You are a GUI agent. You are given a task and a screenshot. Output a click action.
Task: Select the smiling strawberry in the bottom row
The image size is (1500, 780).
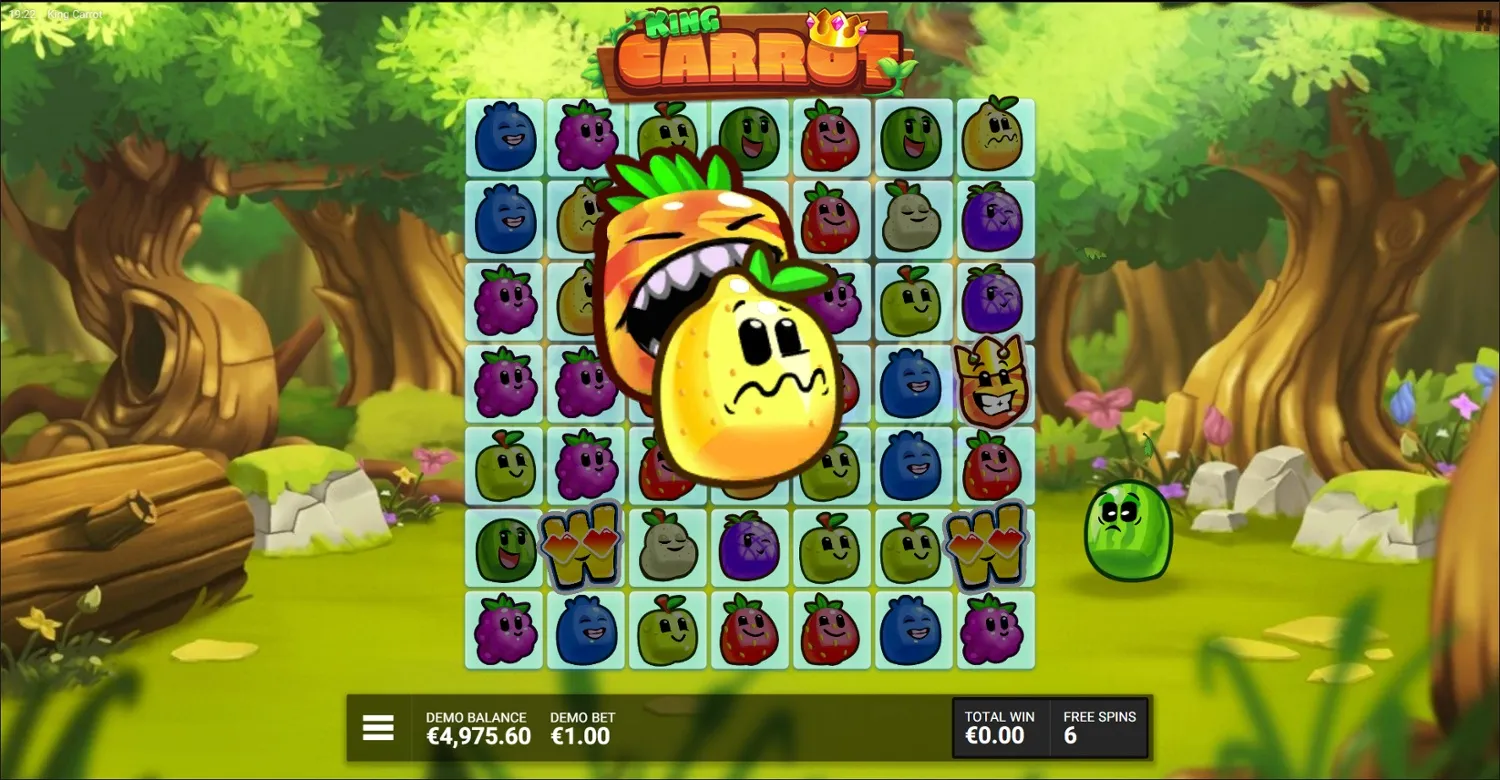point(748,627)
